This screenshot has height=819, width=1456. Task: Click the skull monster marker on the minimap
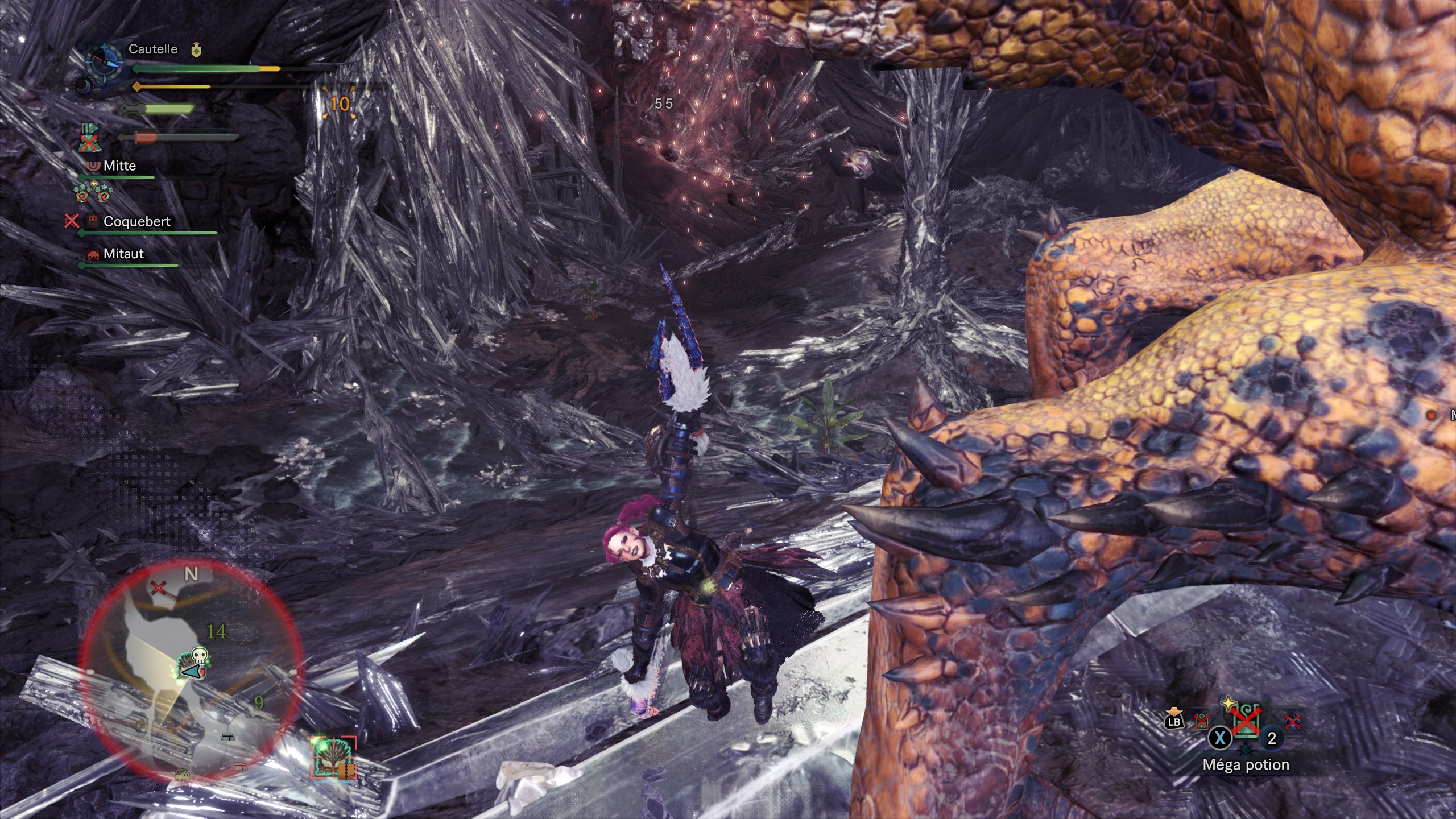pyautogui.click(x=198, y=657)
